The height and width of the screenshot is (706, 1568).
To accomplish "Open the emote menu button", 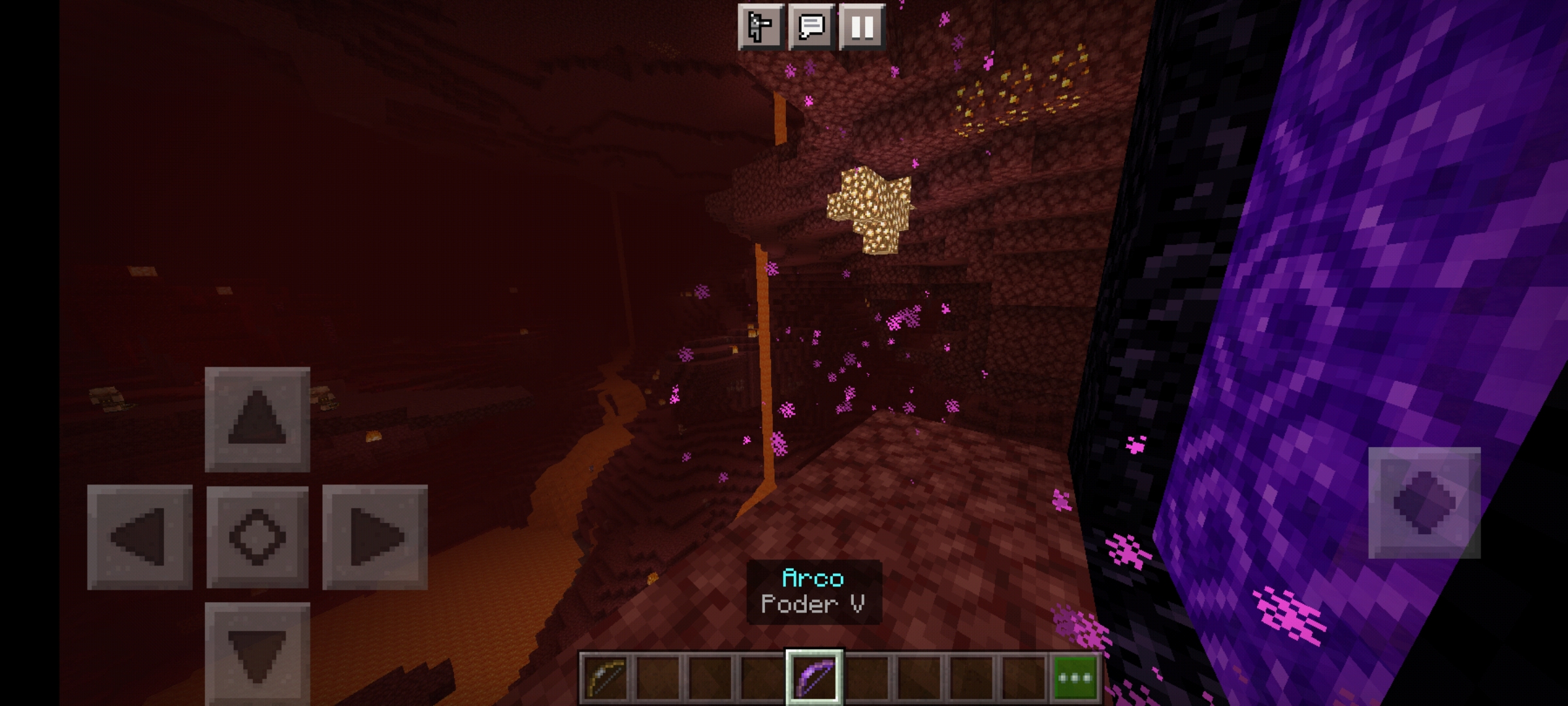I will point(760,27).
